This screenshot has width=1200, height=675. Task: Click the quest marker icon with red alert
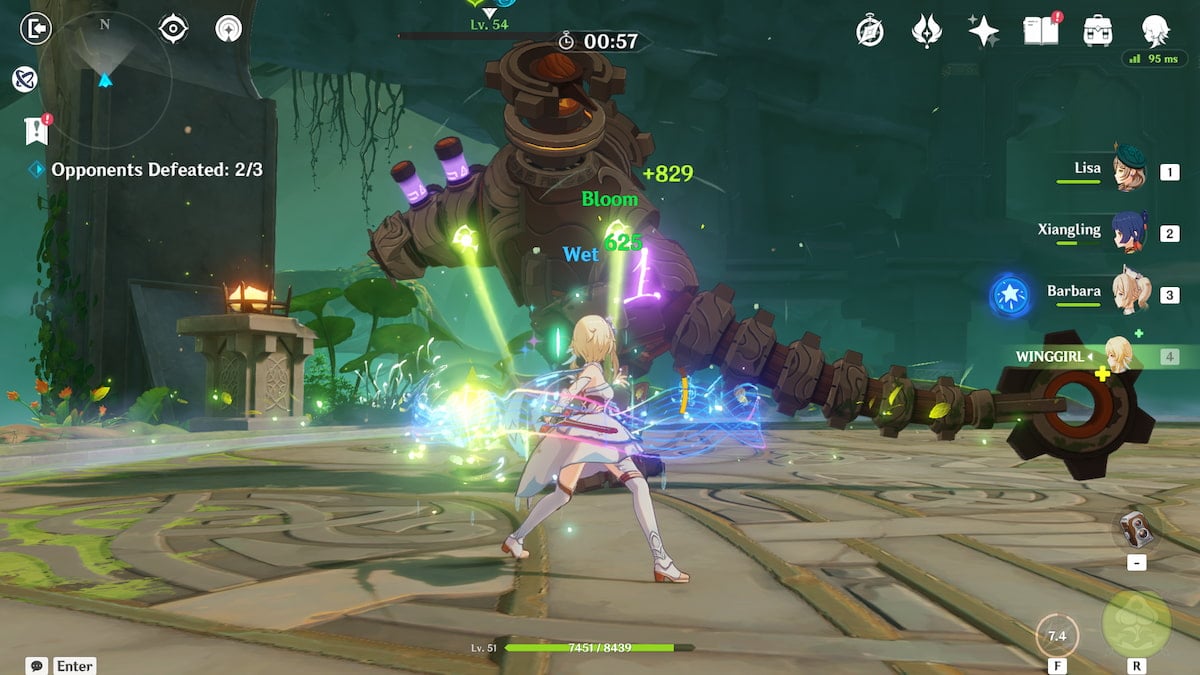[37, 129]
